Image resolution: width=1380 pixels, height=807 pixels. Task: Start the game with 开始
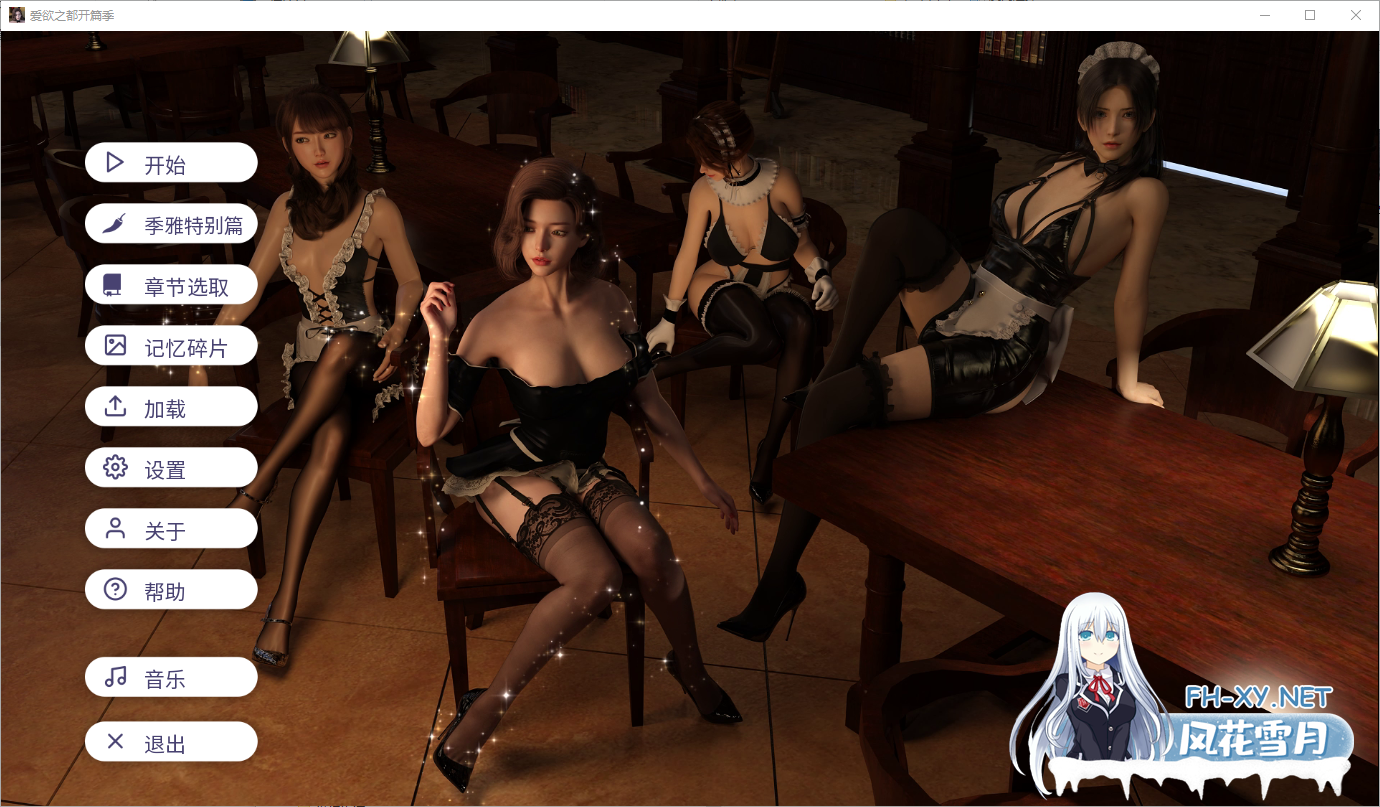click(x=170, y=161)
